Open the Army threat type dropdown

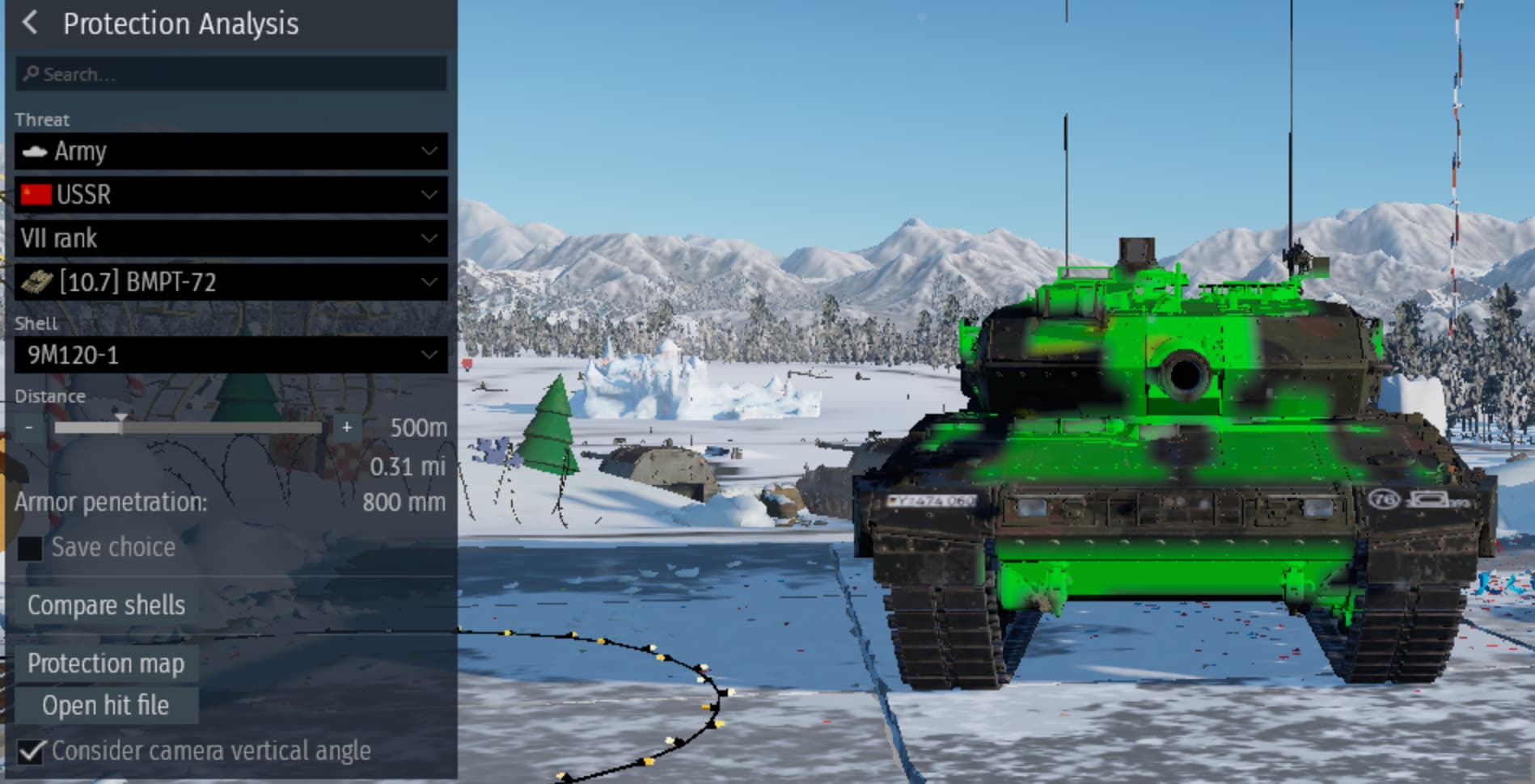(230, 151)
